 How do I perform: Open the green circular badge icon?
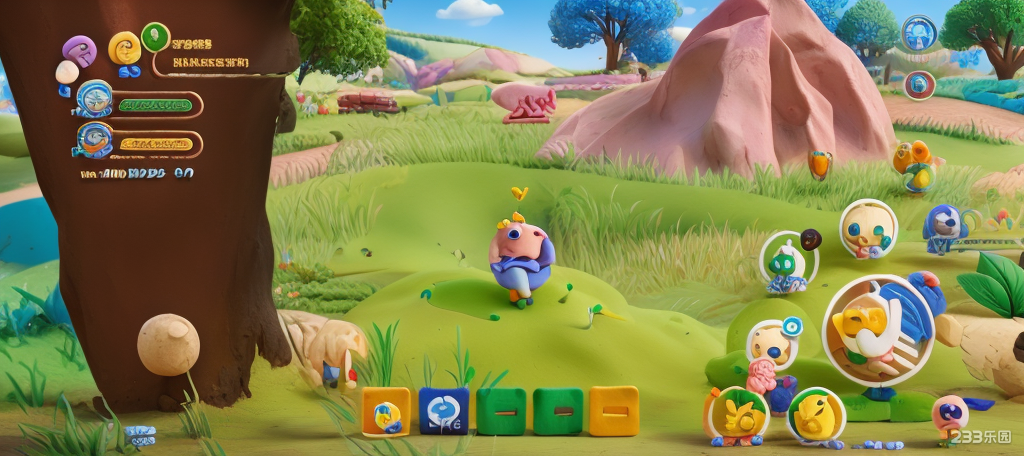pyautogui.click(x=155, y=37)
